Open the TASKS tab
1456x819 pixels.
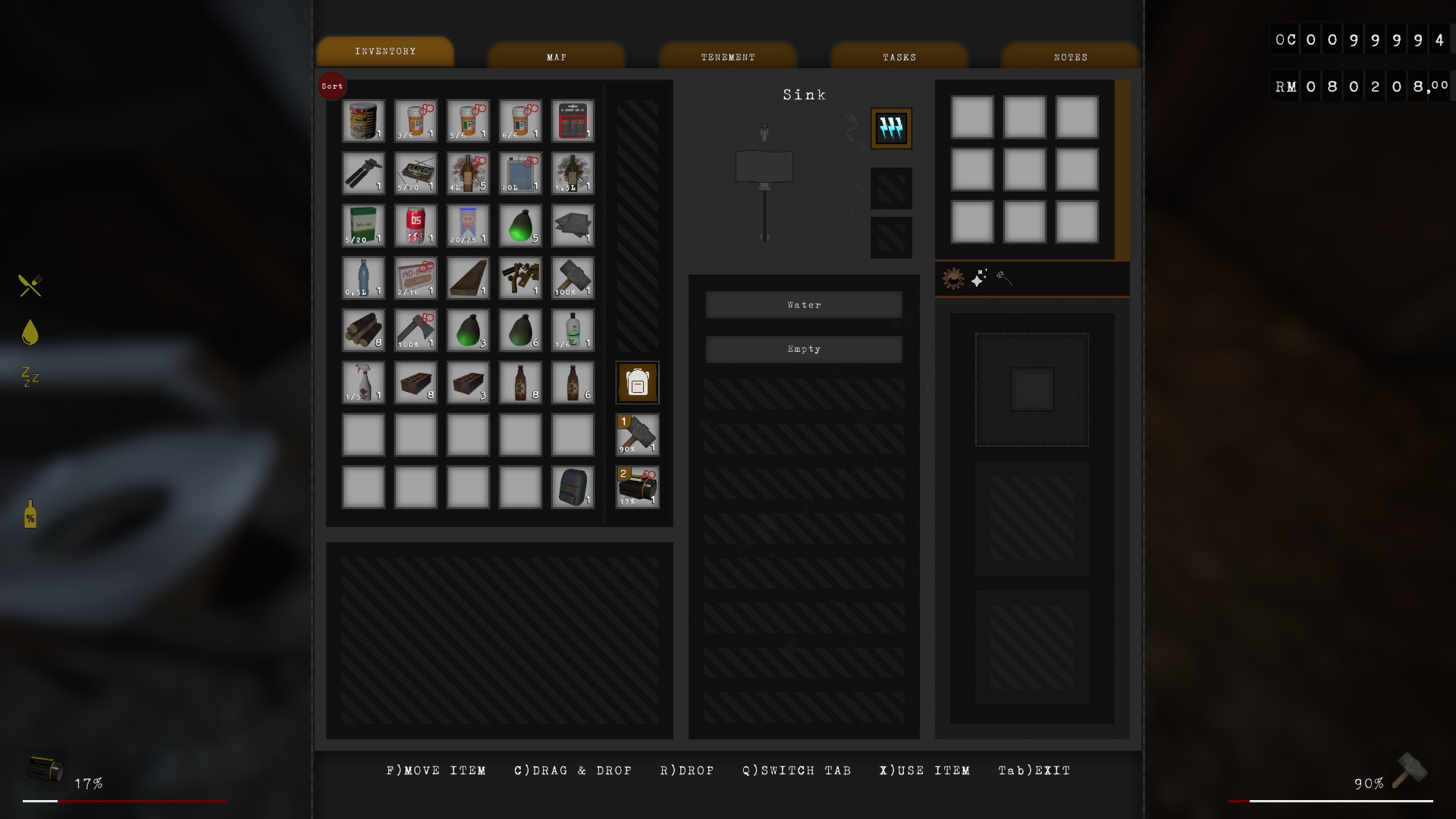click(x=899, y=55)
